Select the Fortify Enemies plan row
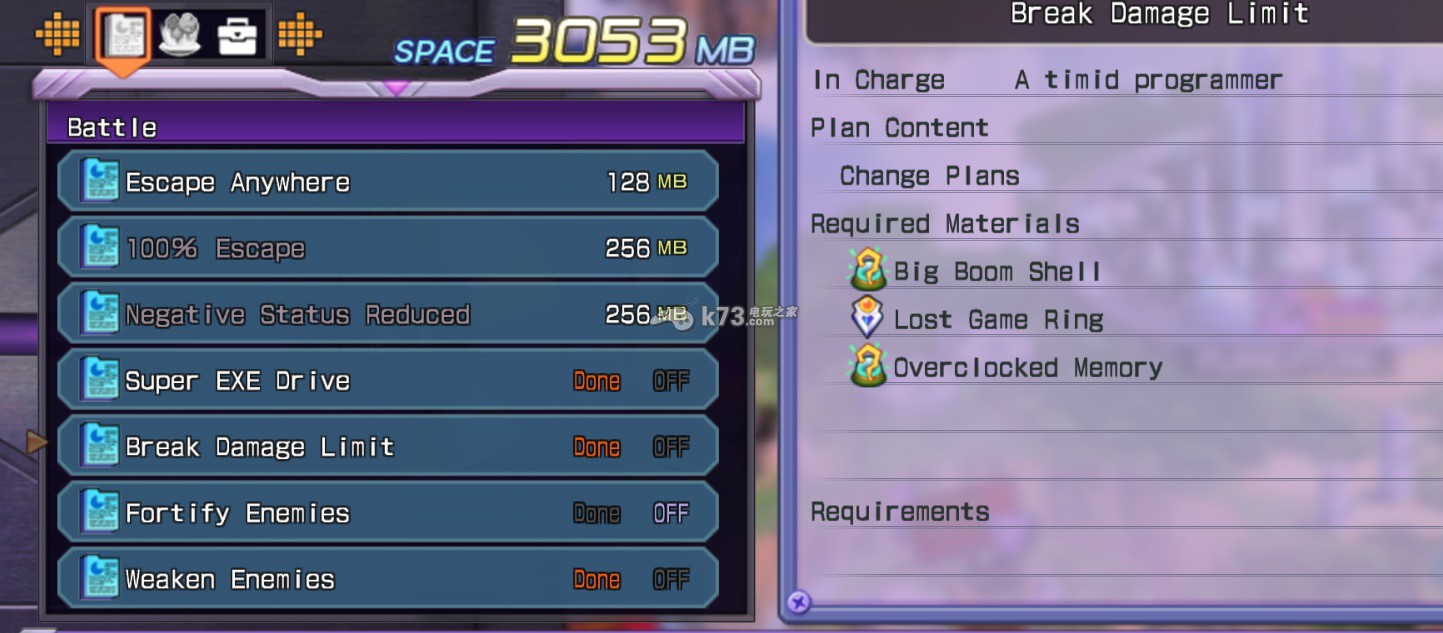This screenshot has height=633, width=1443. coord(388,513)
